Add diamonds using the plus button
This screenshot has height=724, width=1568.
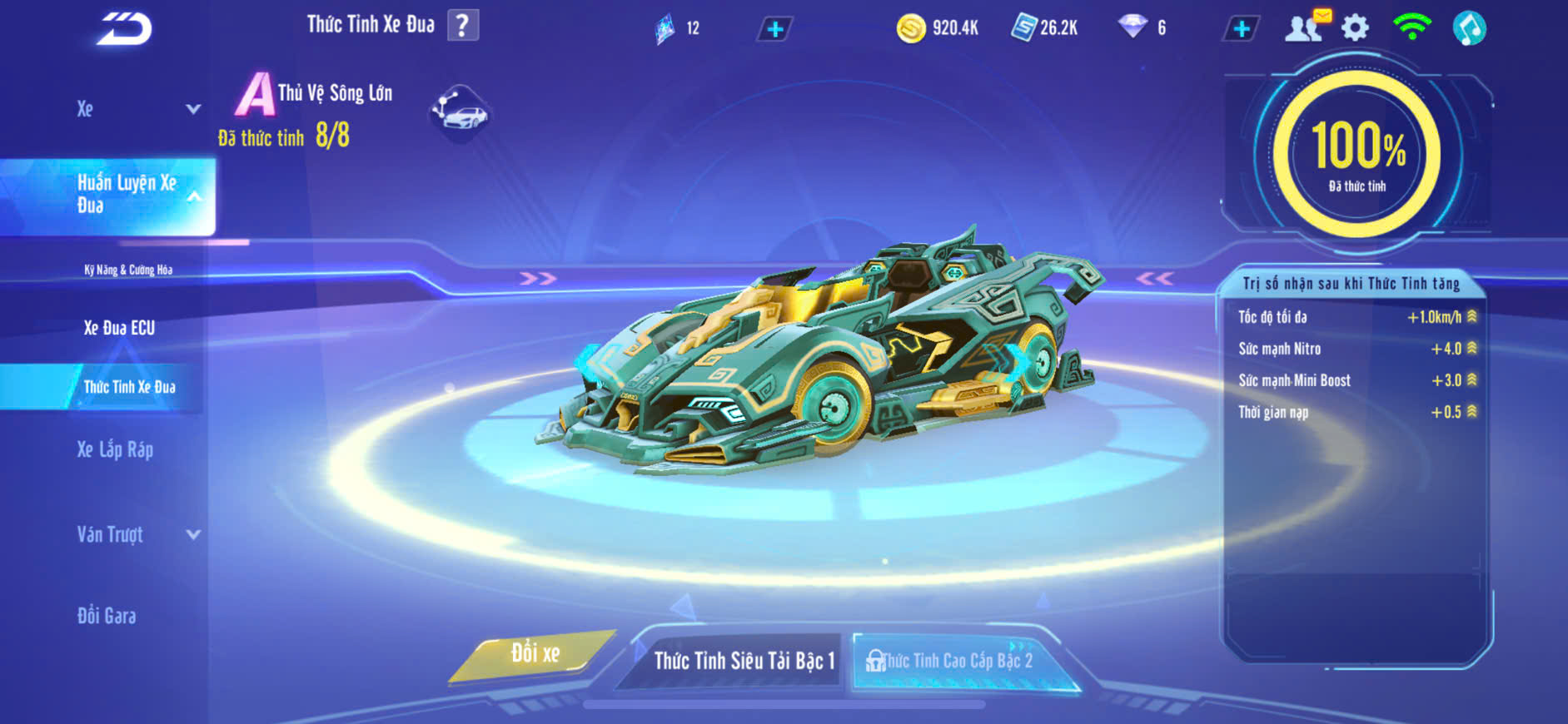1241,29
